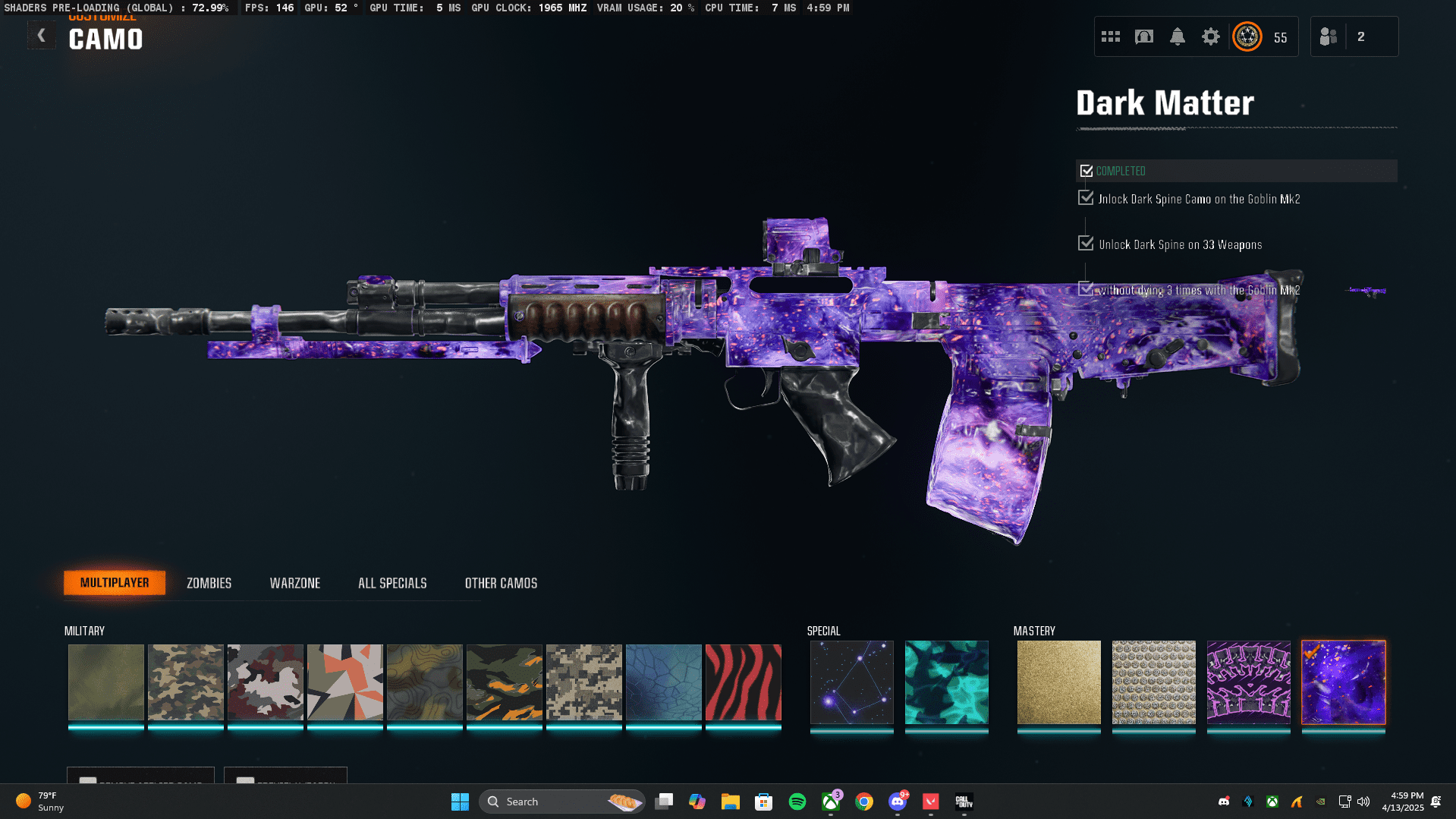Open the social party icon
This screenshot has width=1456, height=819.
1329,36
